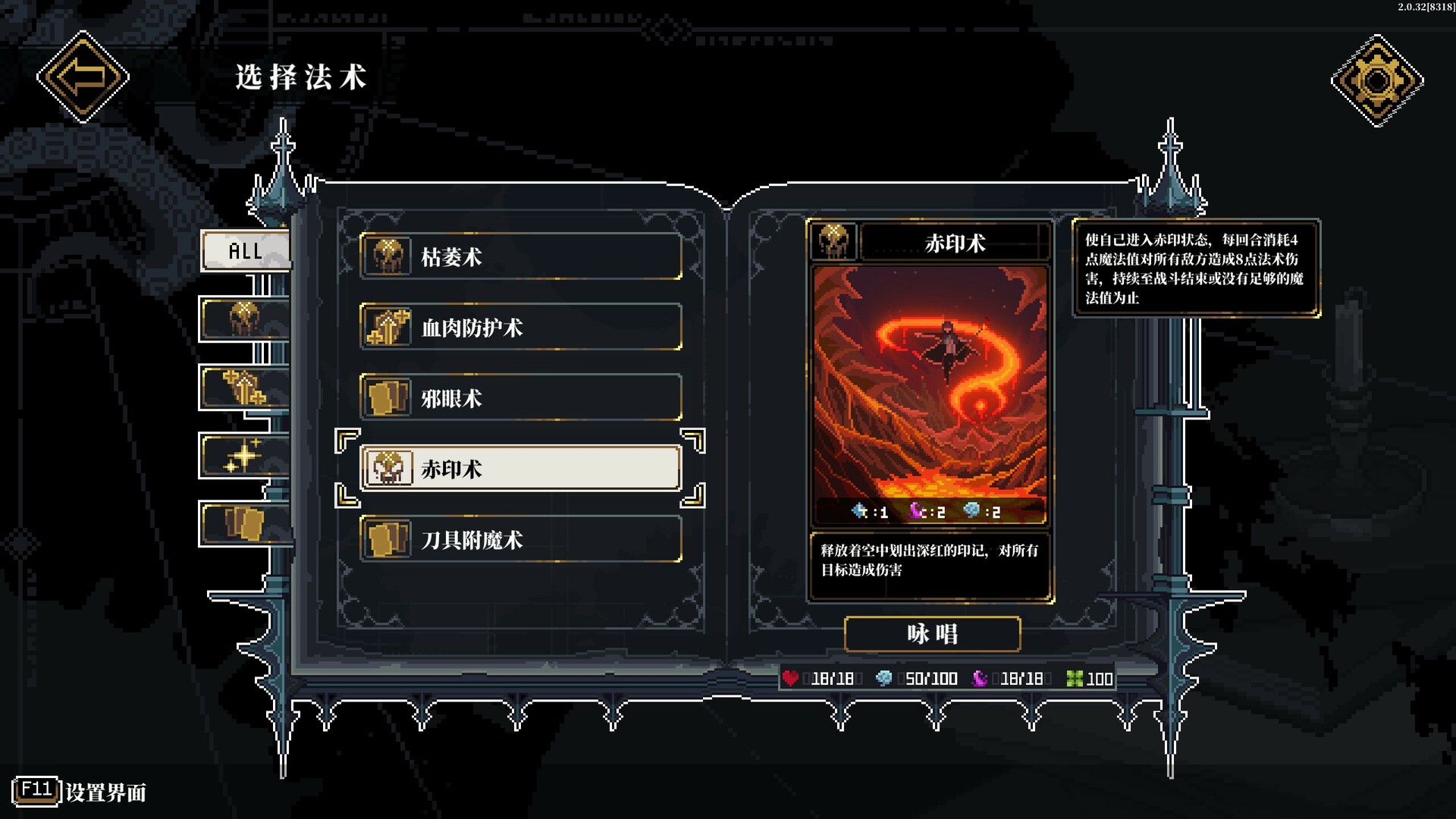Select the cards category filter icon
Screen dimensions: 1456x819
pyautogui.click(x=243, y=525)
